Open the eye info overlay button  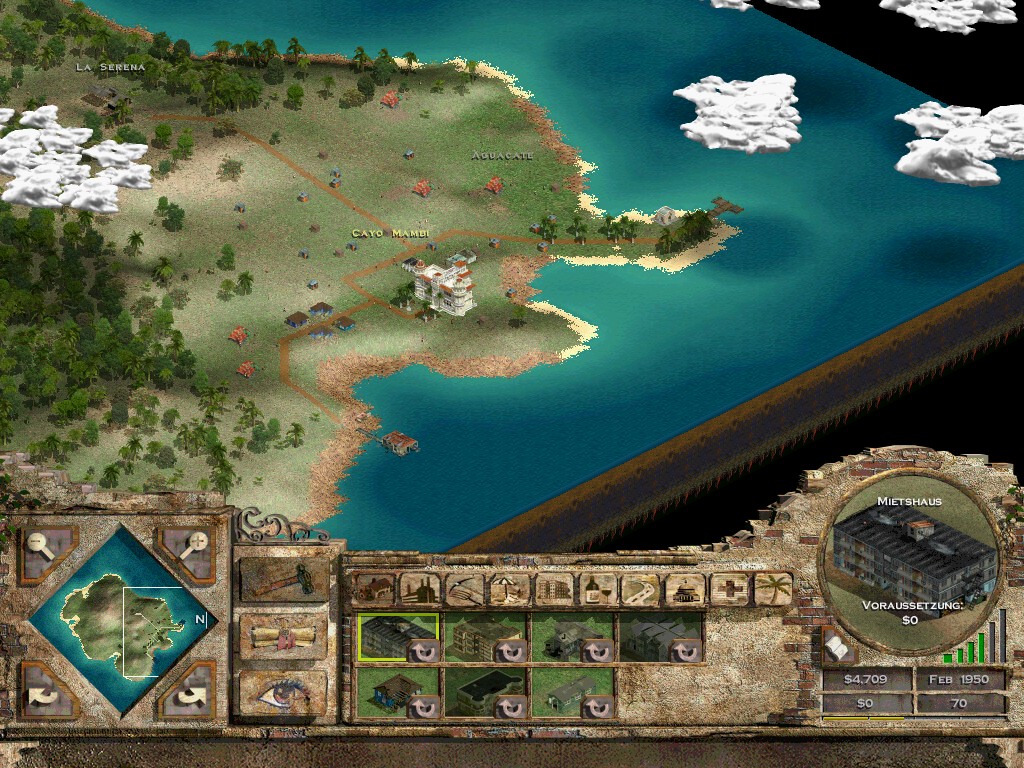pyautogui.click(x=284, y=693)
